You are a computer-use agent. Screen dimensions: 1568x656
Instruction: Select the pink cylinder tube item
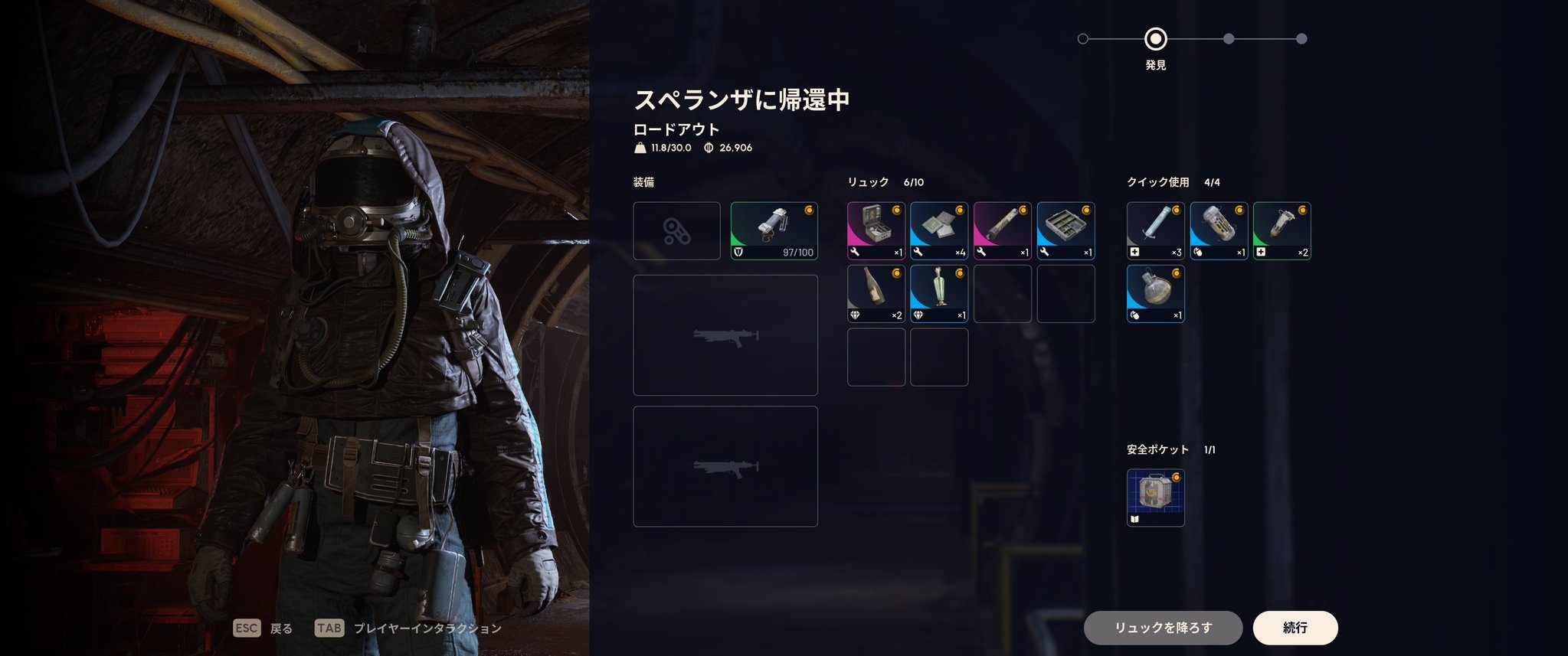point(1002,230)
